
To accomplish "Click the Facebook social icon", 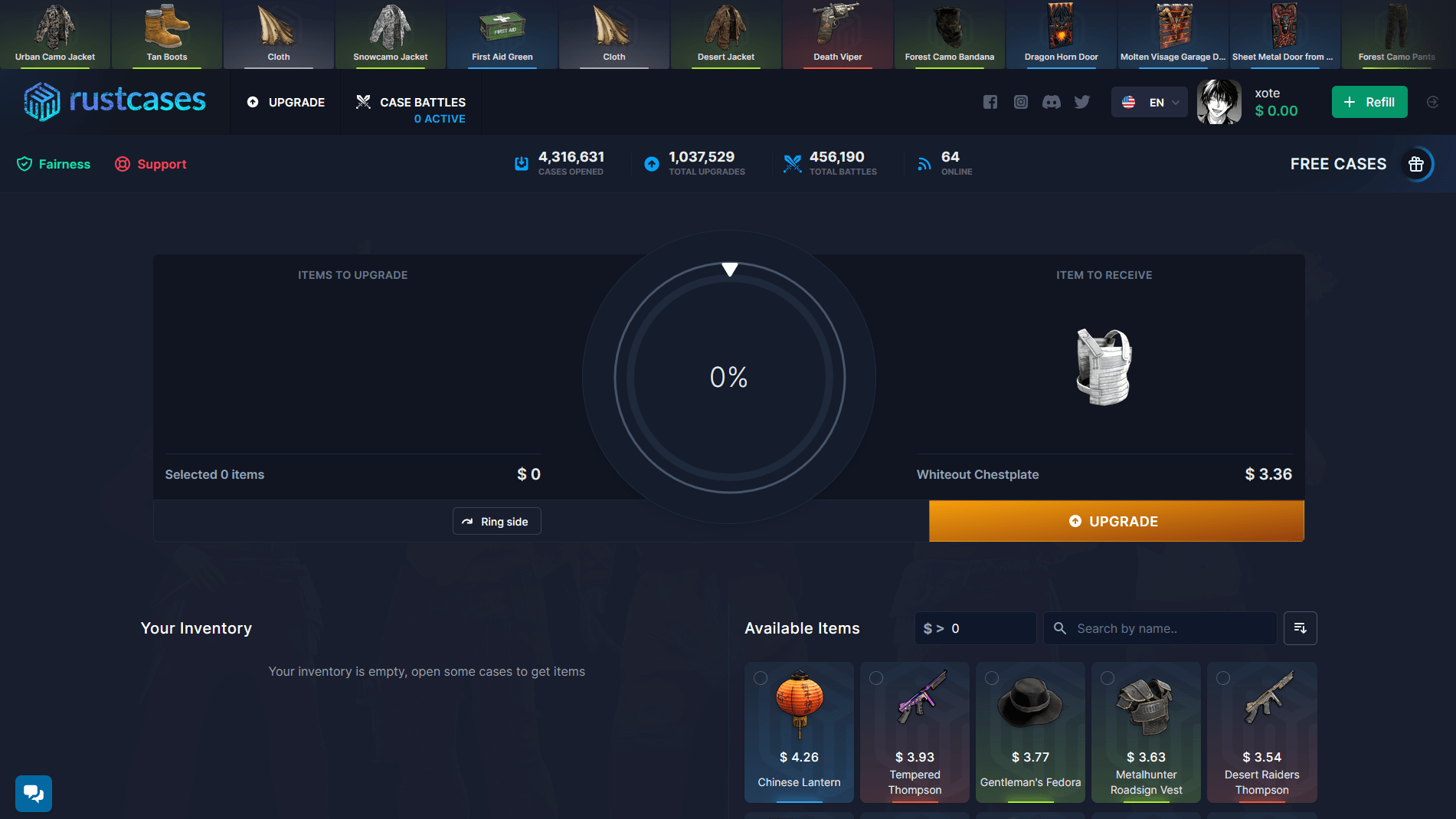I will click(x=990, y=102).
